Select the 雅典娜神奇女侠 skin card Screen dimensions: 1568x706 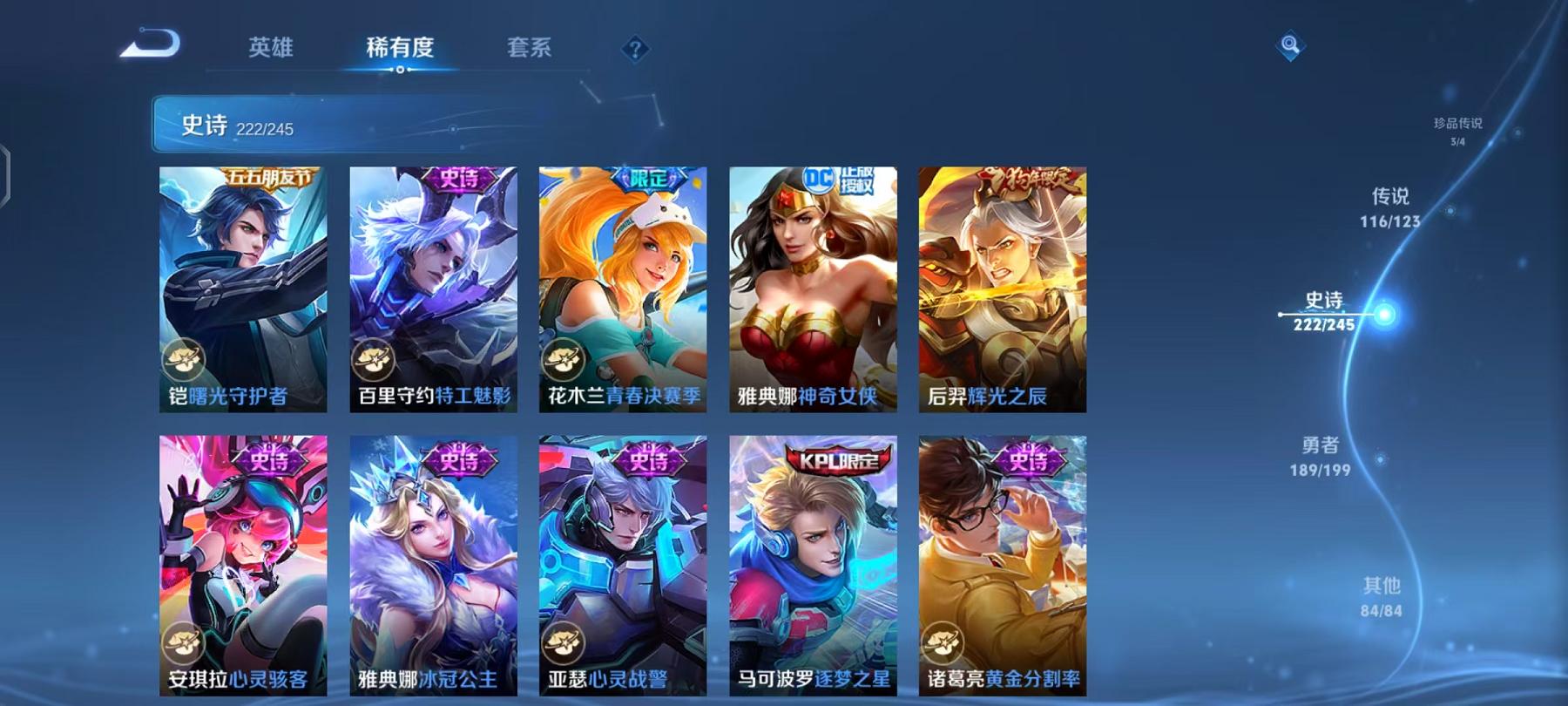pos(810,288)
